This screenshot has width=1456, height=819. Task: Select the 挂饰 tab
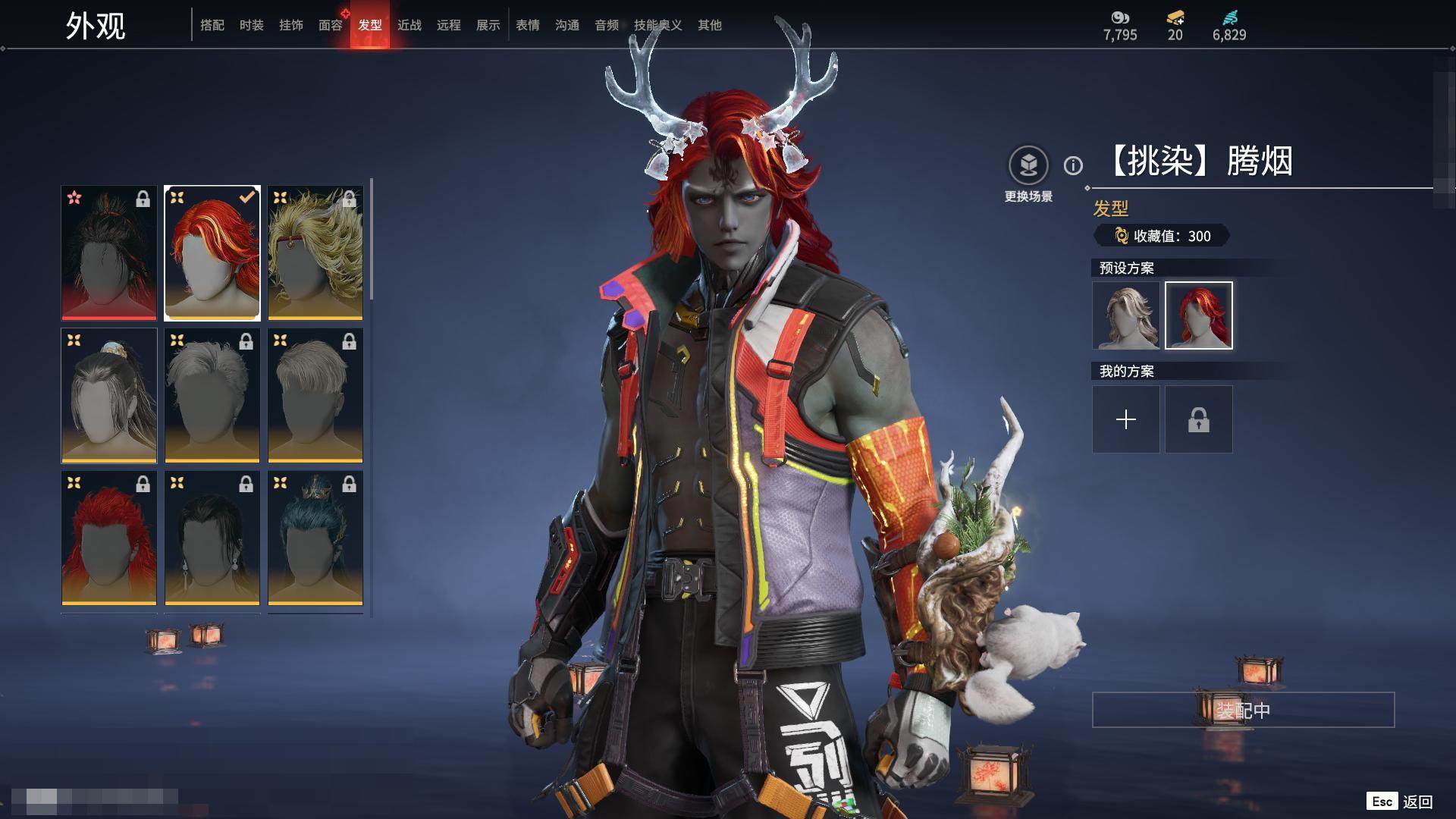coord(291,25)
